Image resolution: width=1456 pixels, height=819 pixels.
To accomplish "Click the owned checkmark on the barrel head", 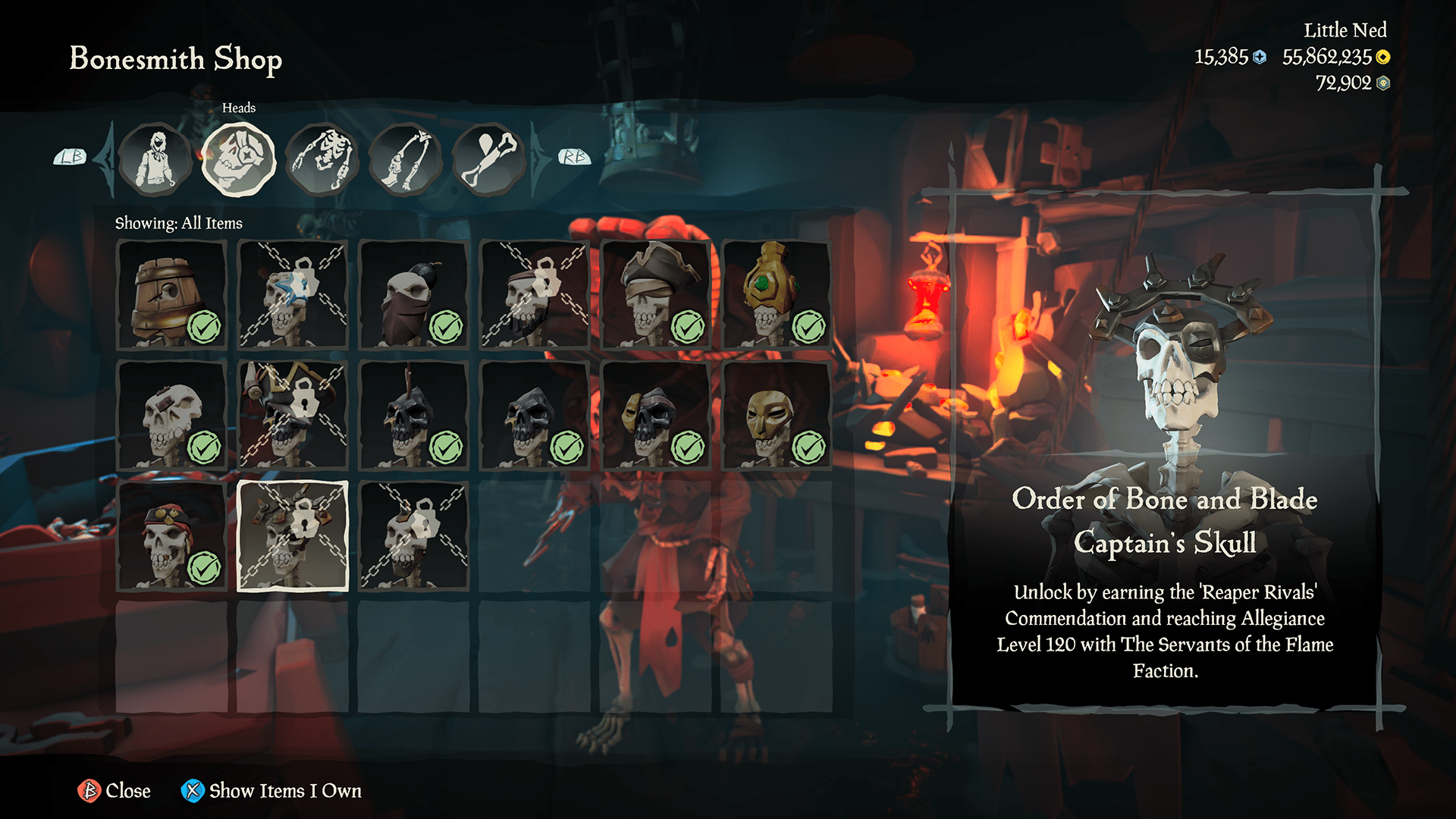I will pos(205,328).
